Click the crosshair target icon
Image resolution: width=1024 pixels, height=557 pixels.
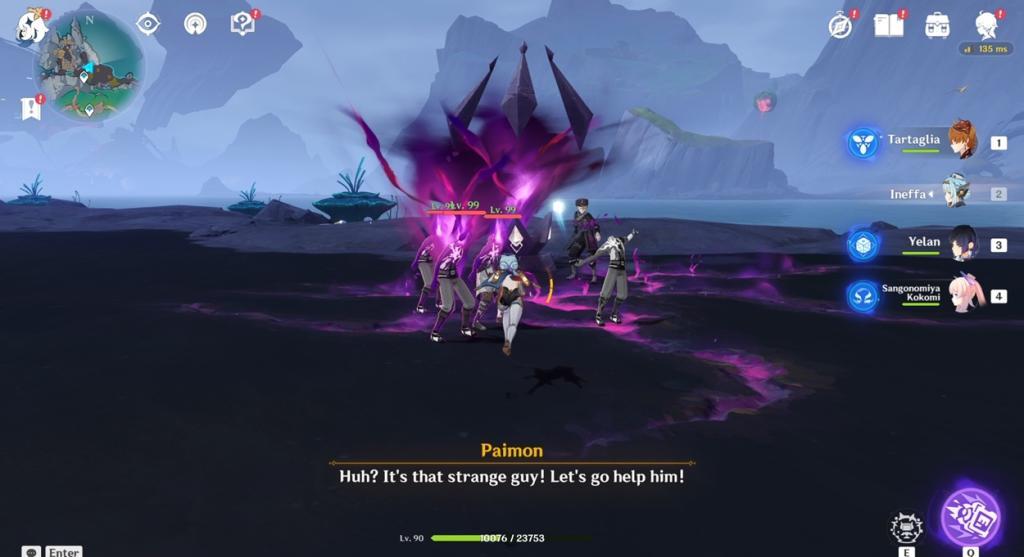pyautogui.click(x=148, y=24)
